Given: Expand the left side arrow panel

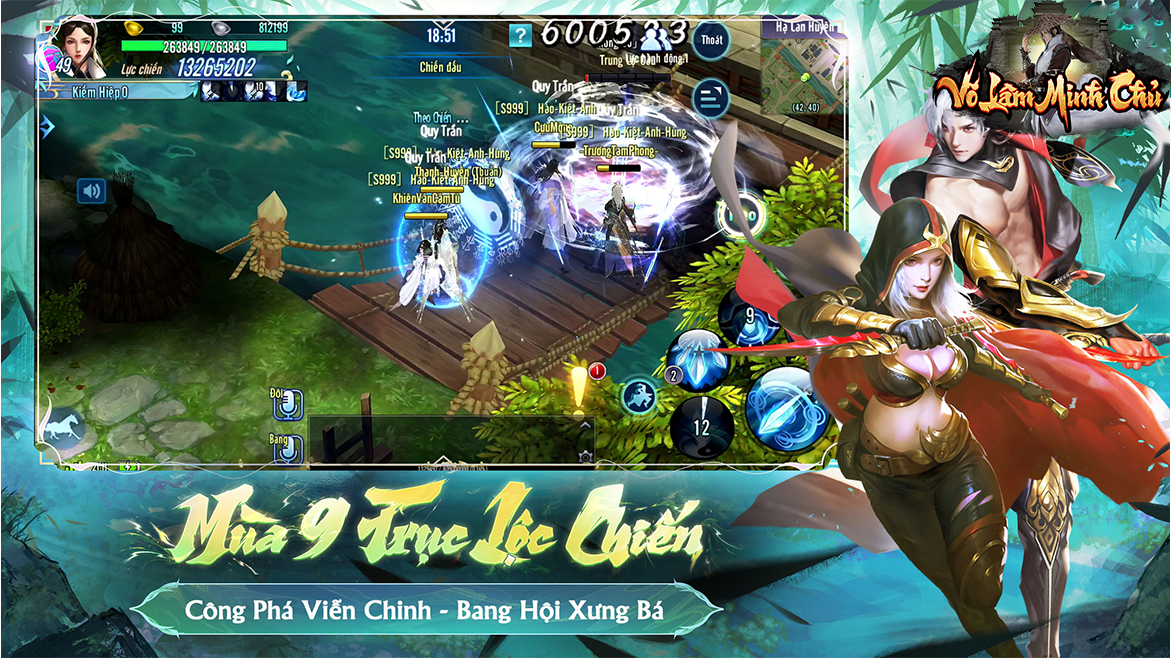Looking at the screenshot, I should pos(46,127).
